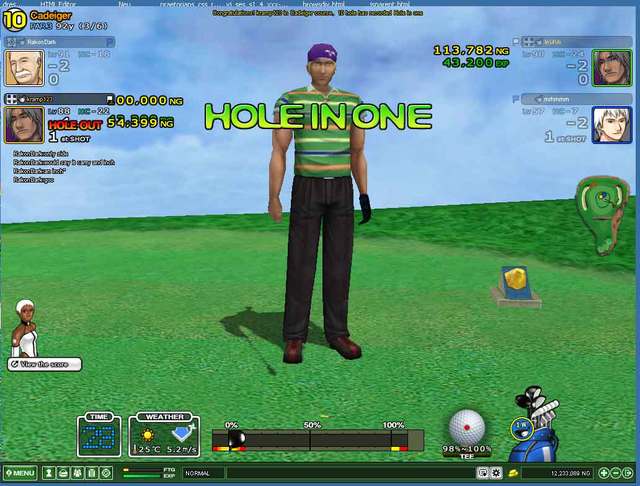Switch to the HTML Editor browser tab

click(59, 4)
